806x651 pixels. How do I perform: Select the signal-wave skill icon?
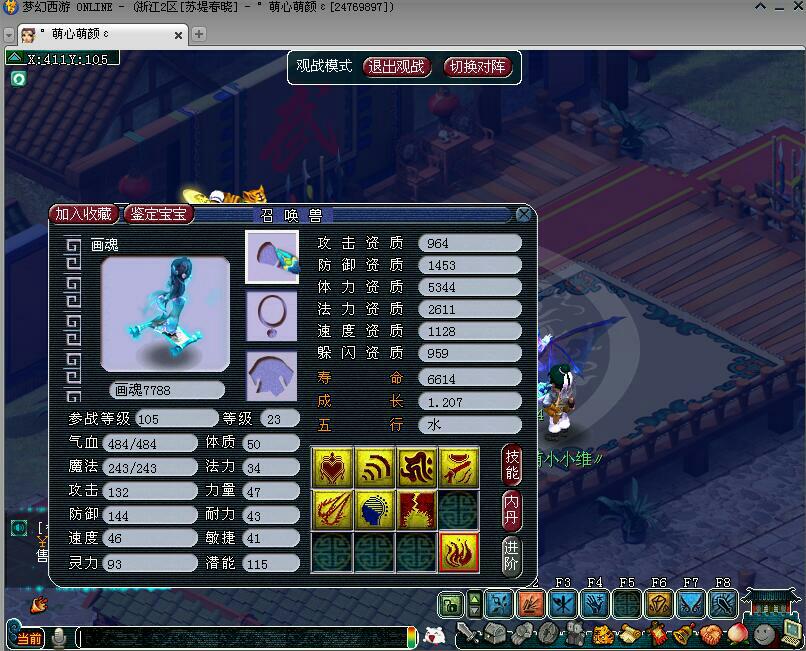pyautogui.click(x=374, y=466)
